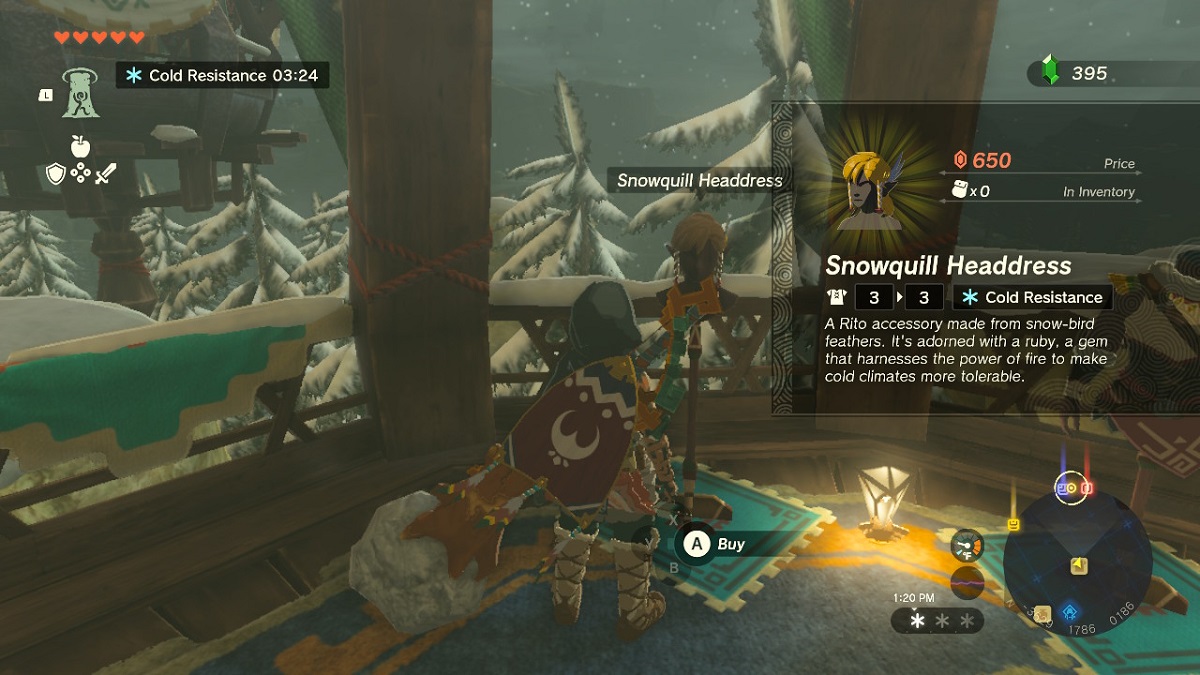
Task: Select the floating Snowquill Headdress name tag
Action: (x=699, y=181)
